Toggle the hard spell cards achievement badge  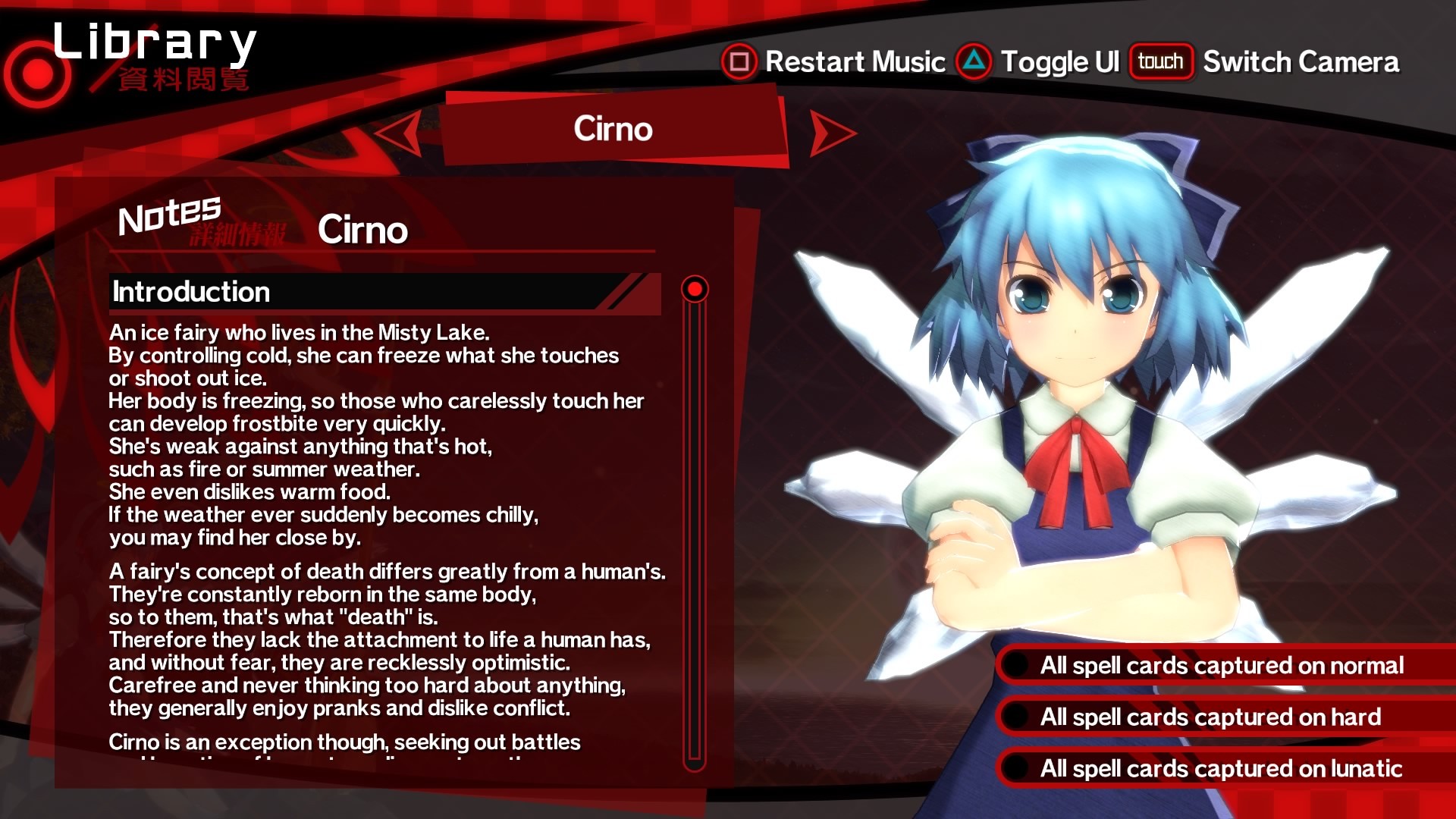pyautogui.click(x=1014, y=717)
